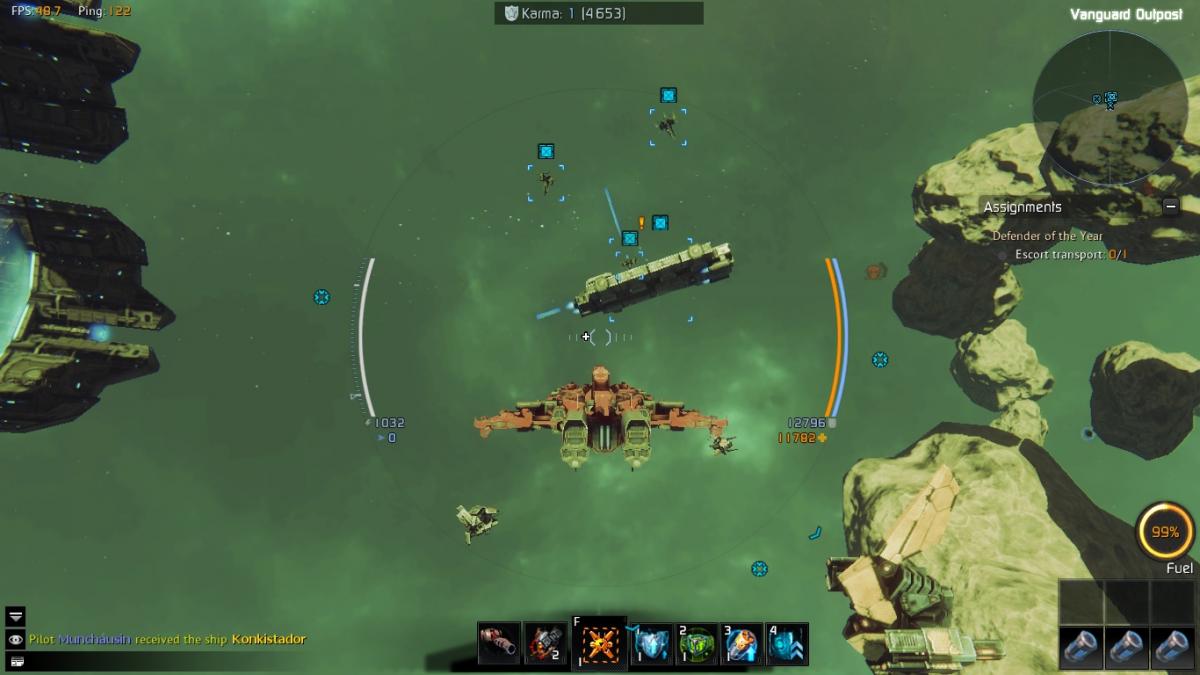
Task: Select the Defender of the Year assignment
Action: click(1047, 236)
